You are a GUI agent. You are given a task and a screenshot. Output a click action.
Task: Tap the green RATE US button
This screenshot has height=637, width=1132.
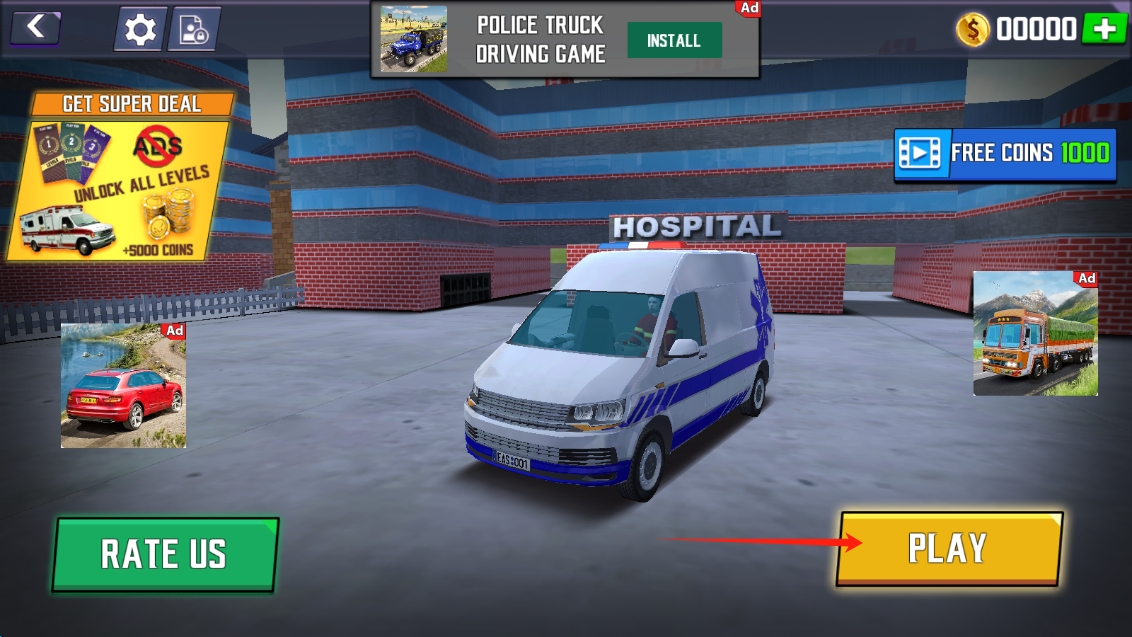click(165, 554)
